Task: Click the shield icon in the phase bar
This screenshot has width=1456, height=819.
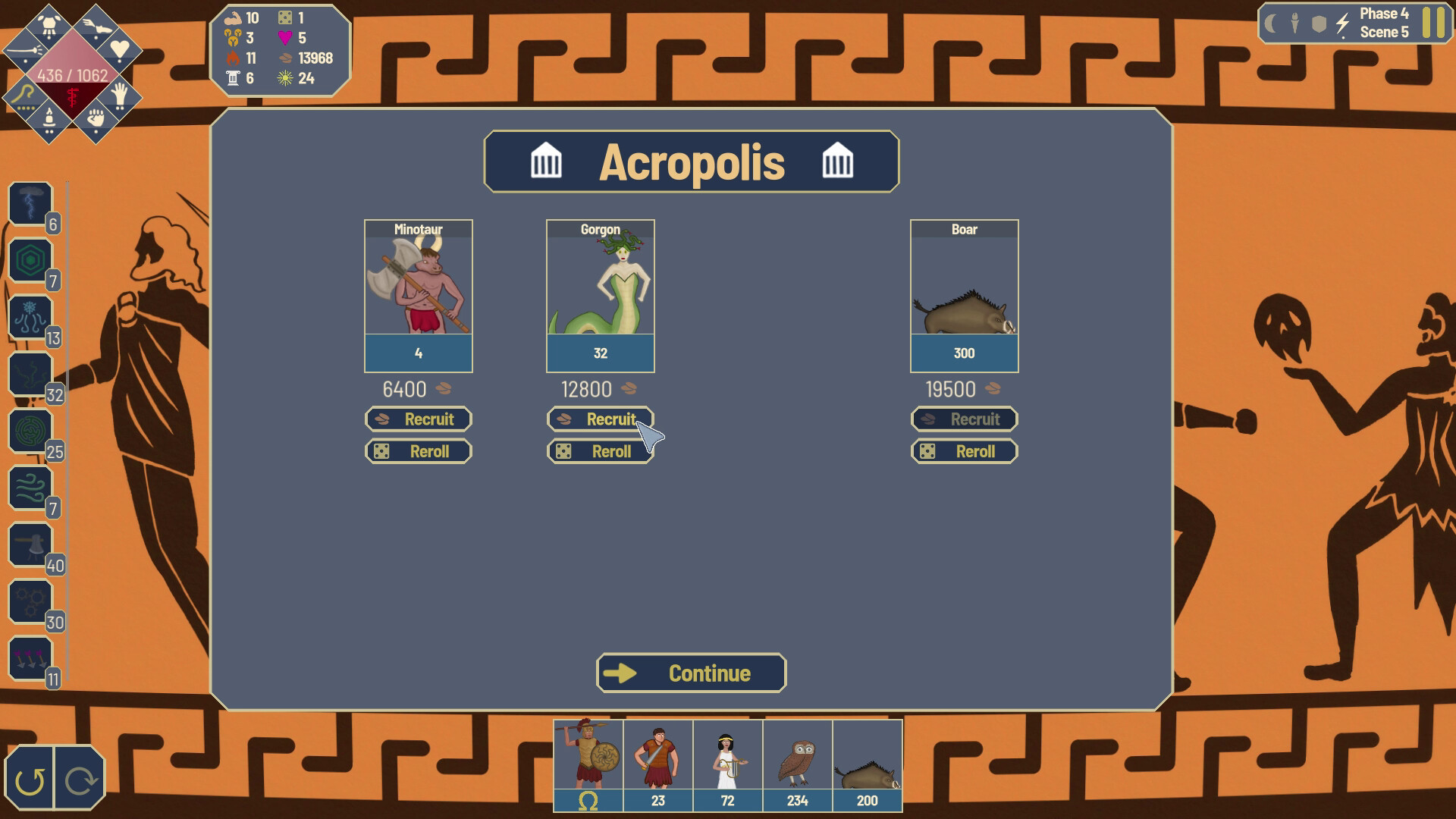Action: click(x=1320, y=24)
